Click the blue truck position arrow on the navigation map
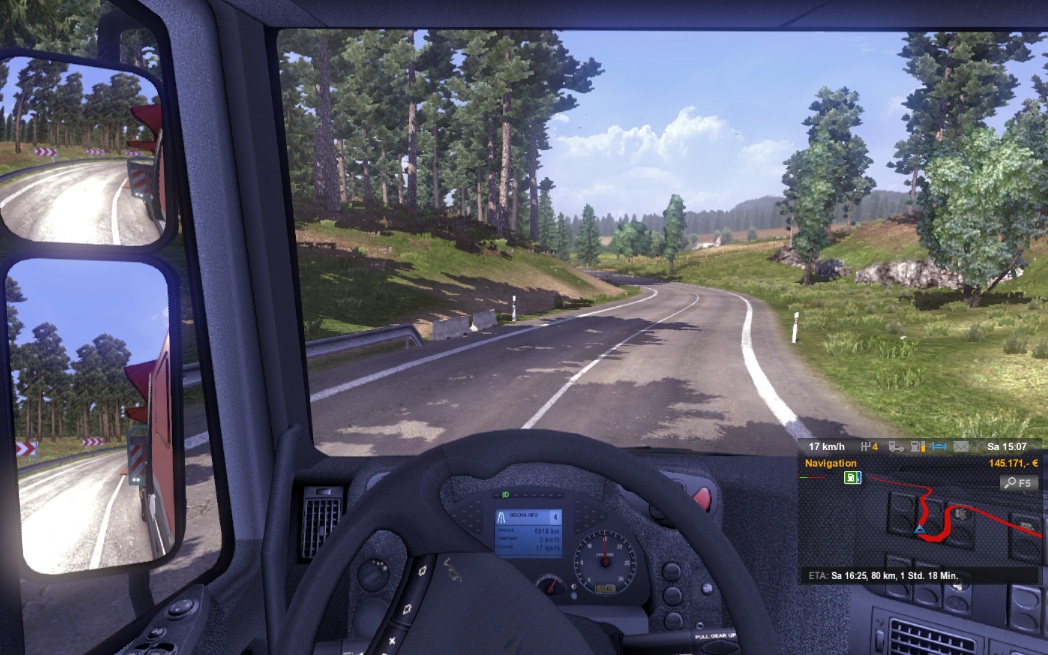This screenshot has width=1048, height=655. (x=919, y=528)
